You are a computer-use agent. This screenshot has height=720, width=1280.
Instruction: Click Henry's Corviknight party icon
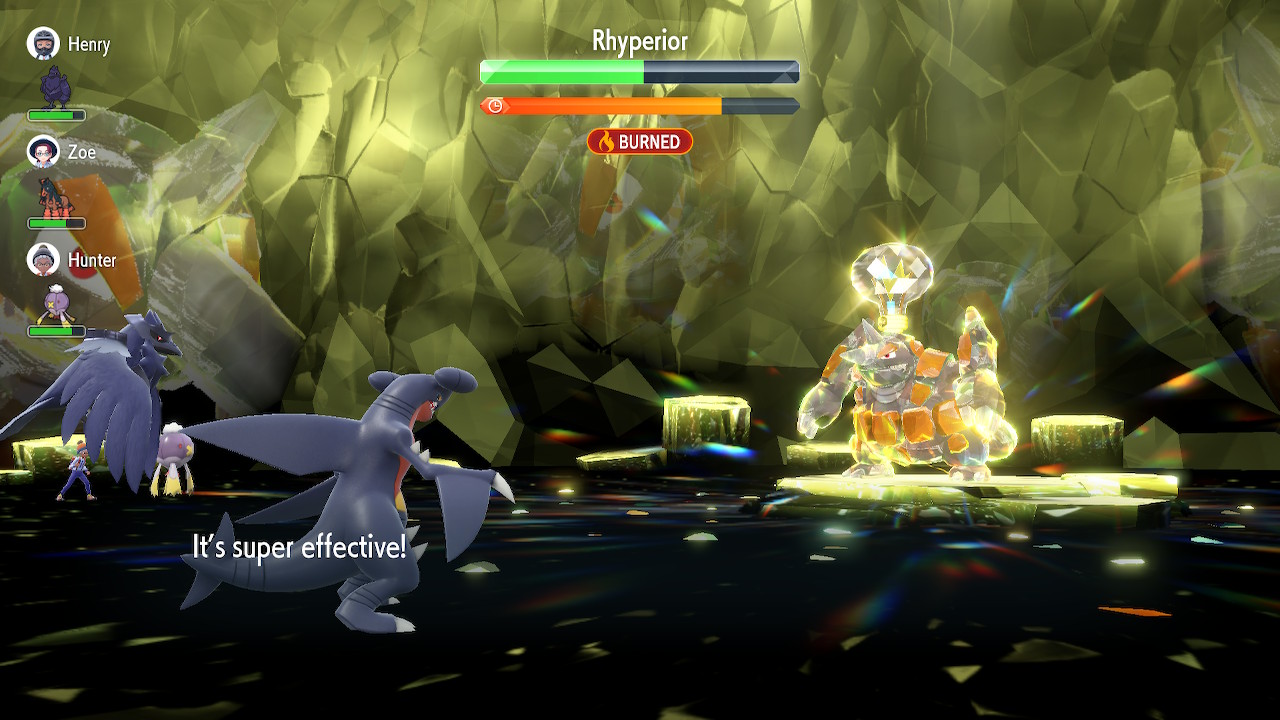(x=56, y=88)
